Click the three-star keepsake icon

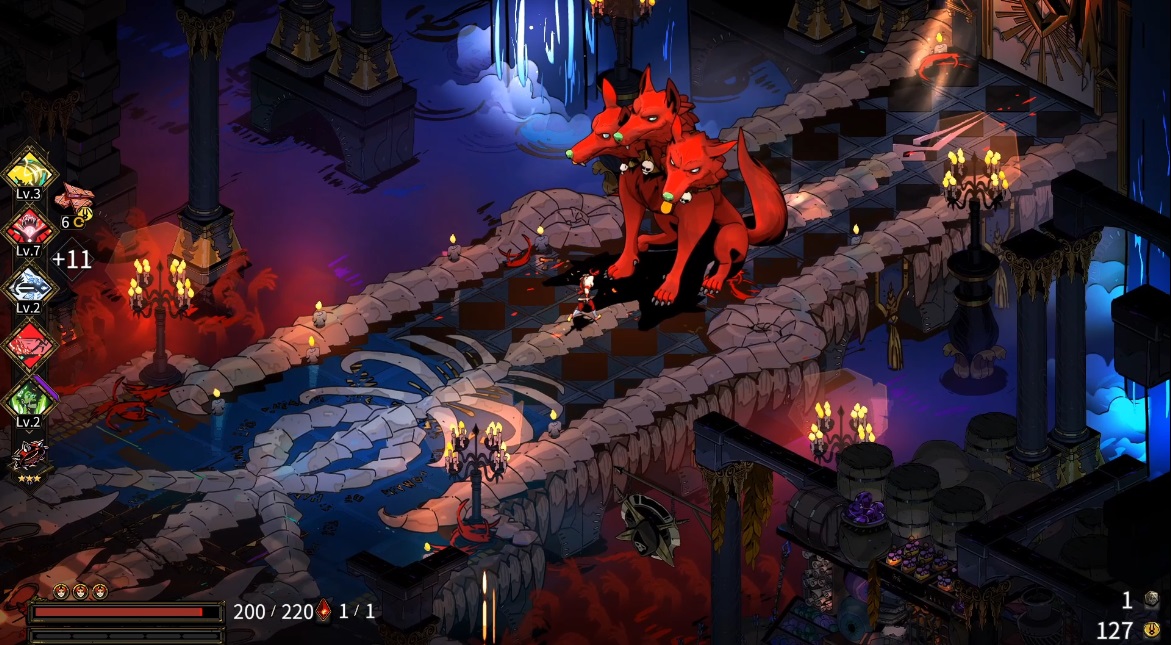click(x=29, y=457)
